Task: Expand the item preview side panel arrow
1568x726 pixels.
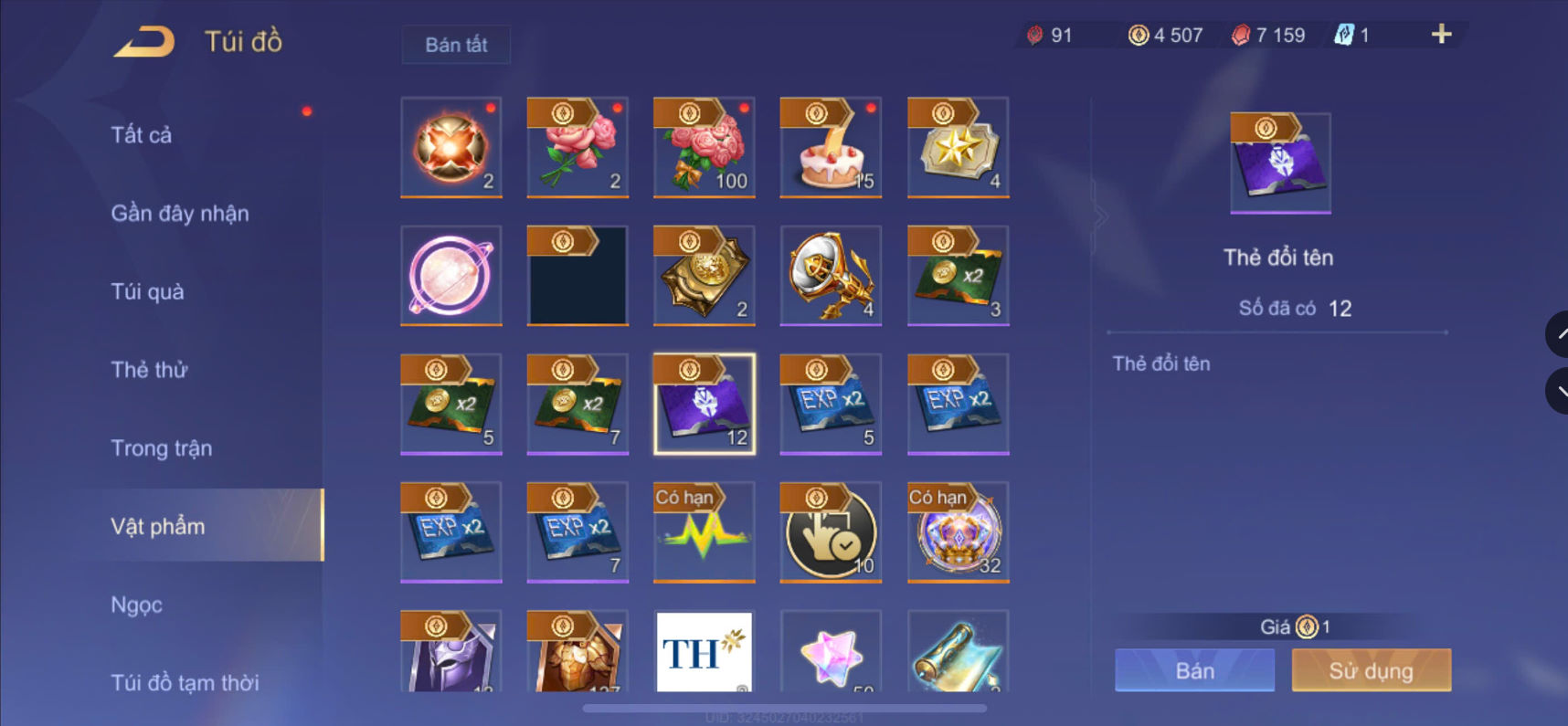Action: pyautogui.click(x=1101, y=215)
